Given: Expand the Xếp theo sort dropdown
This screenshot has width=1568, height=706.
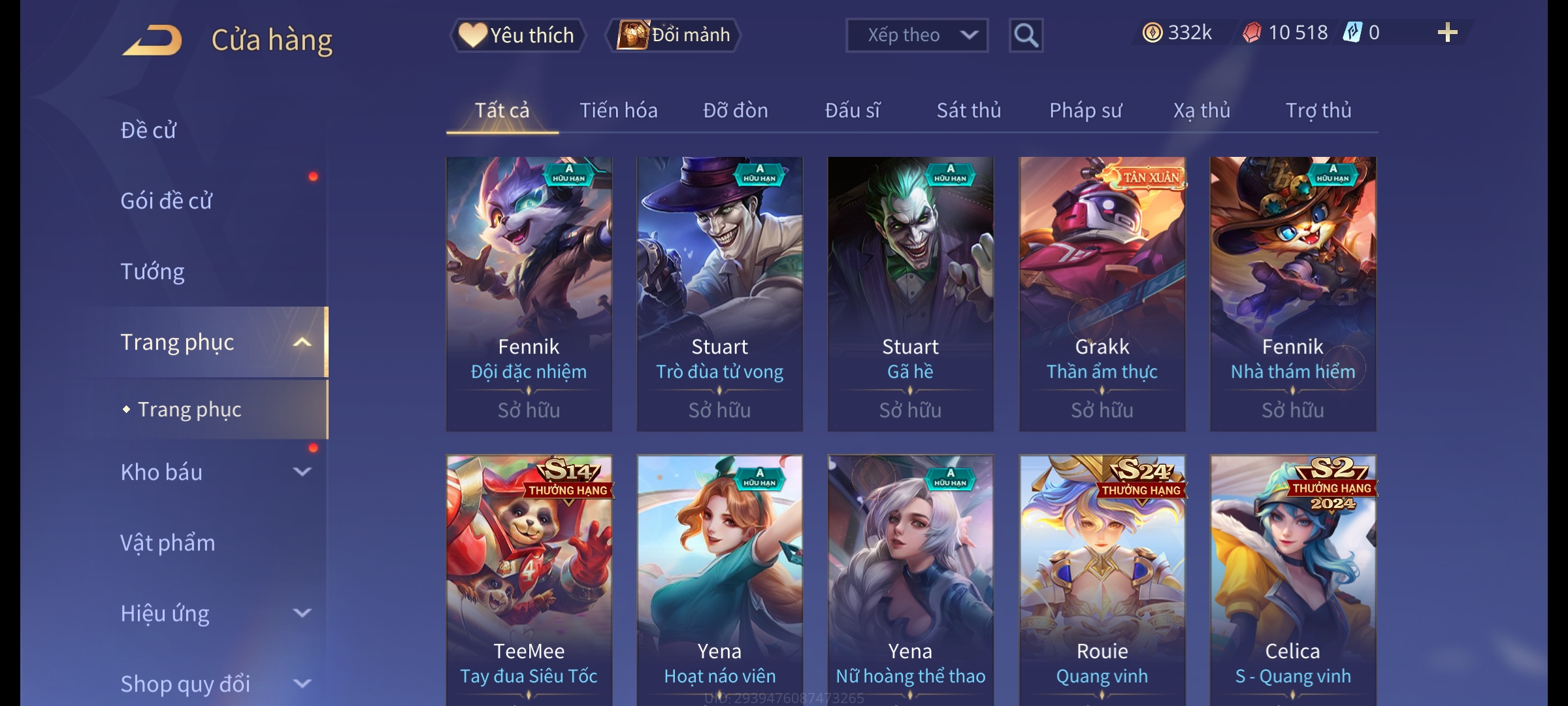Looking at the screenshot, I should tap(916, 35).
